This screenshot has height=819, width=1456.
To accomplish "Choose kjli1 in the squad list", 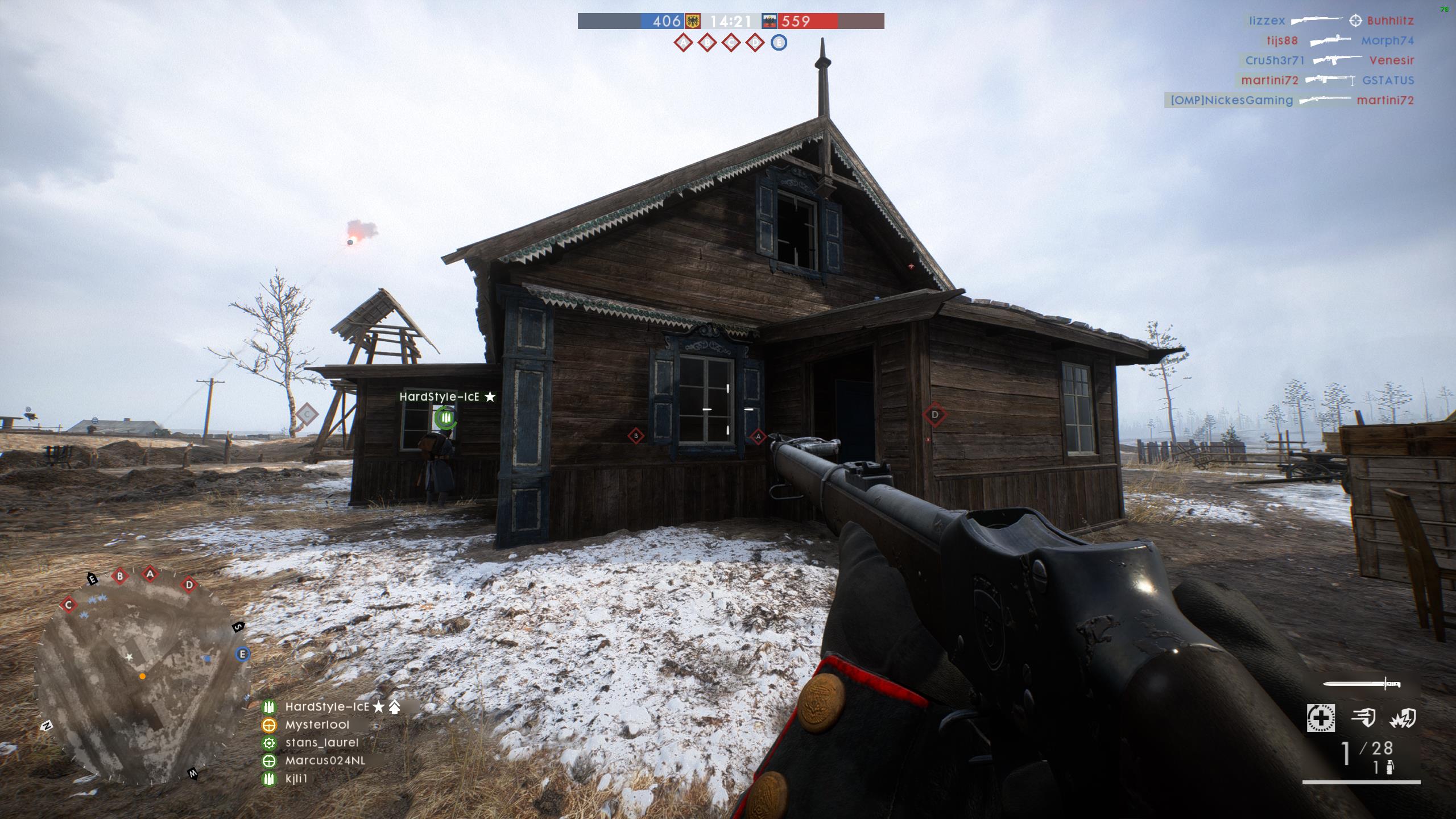I will point(296,779).
